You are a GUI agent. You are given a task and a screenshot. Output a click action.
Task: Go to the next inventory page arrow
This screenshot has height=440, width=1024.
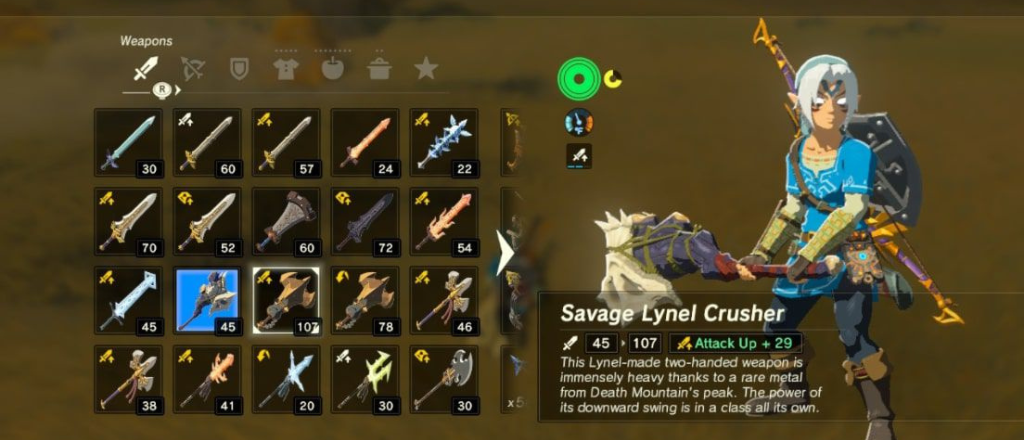pos(504,254)
